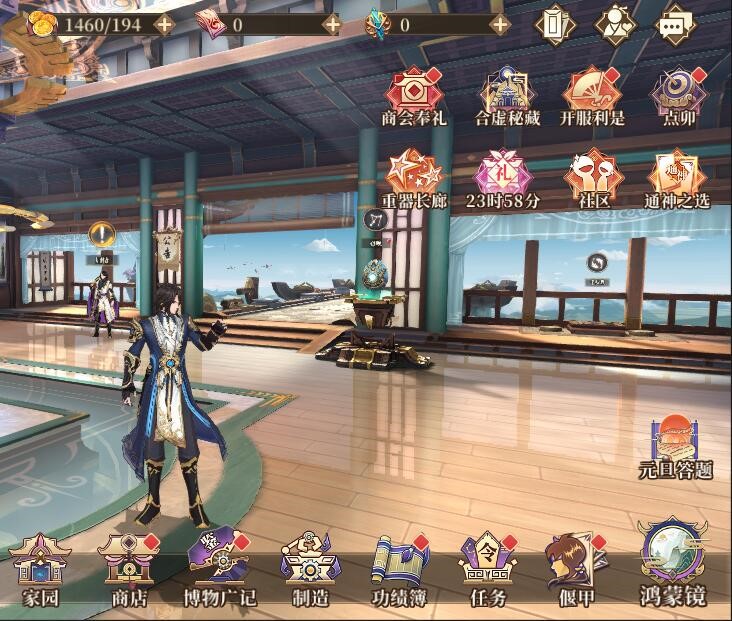Visit the 重器长廊 gallery
This screenshot has width=732, height=621.
click(x=414, y=178)
